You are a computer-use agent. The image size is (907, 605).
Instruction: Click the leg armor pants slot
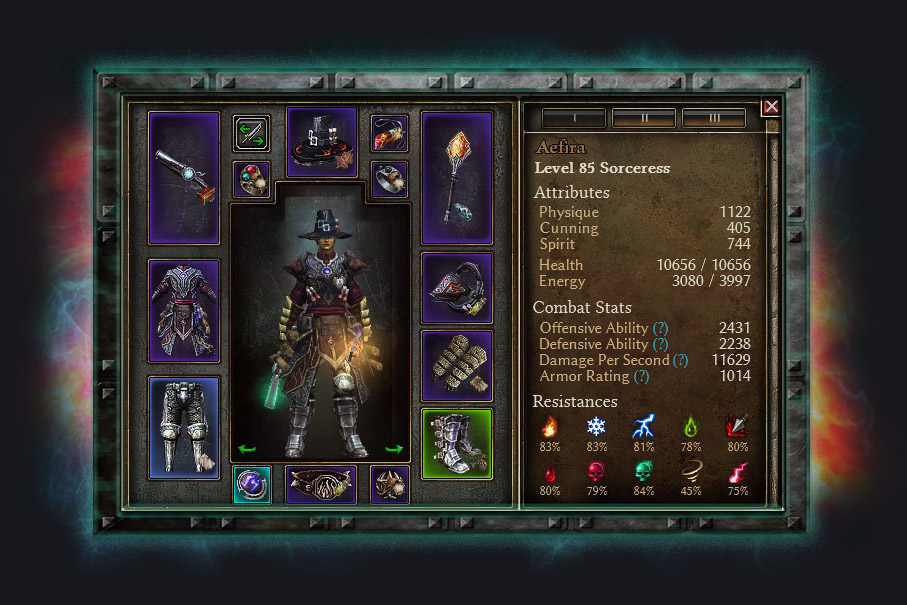pyautogui.click(x=184, y=427)
